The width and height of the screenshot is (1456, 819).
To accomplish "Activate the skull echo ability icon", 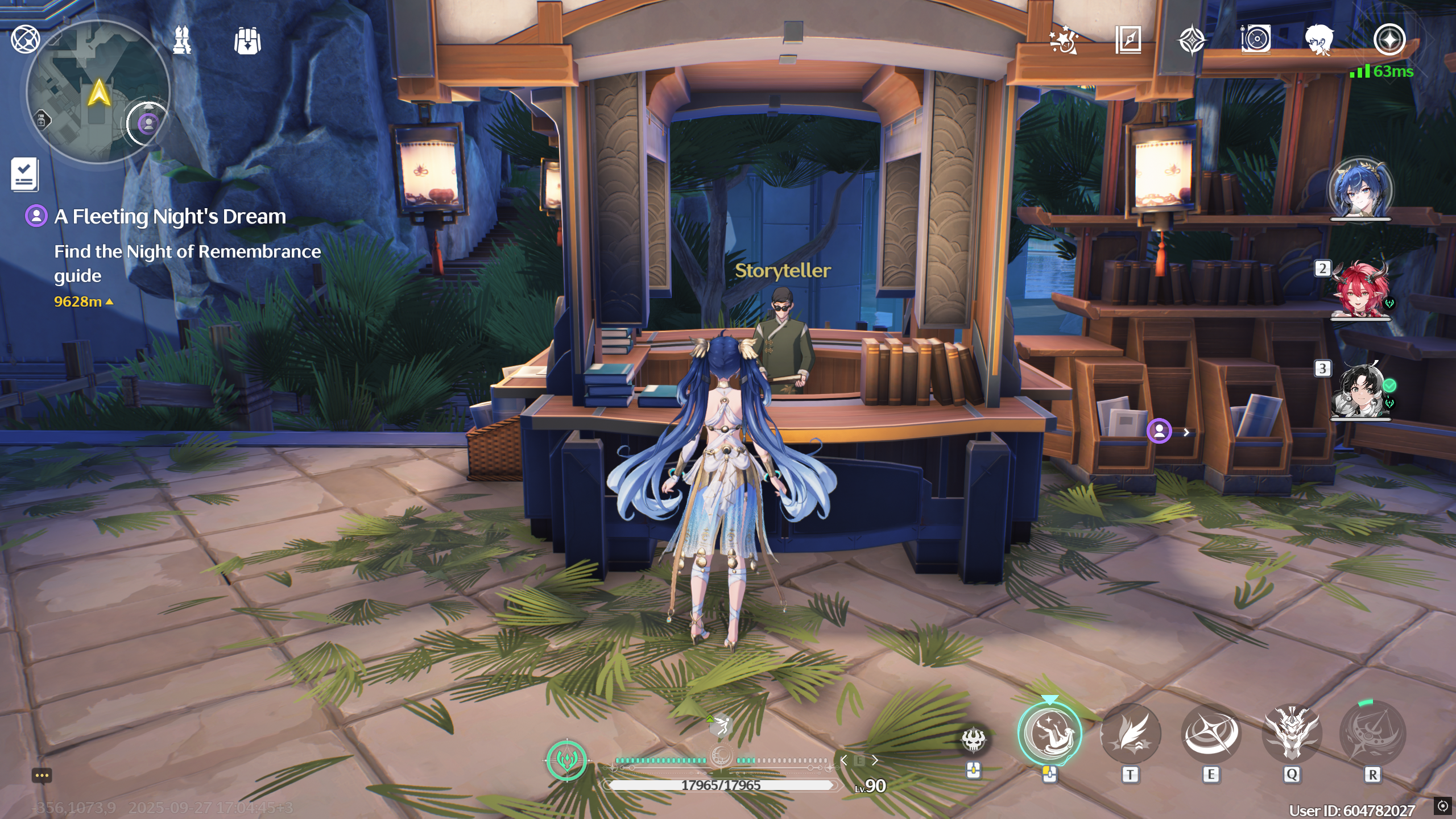I will 973,741.
